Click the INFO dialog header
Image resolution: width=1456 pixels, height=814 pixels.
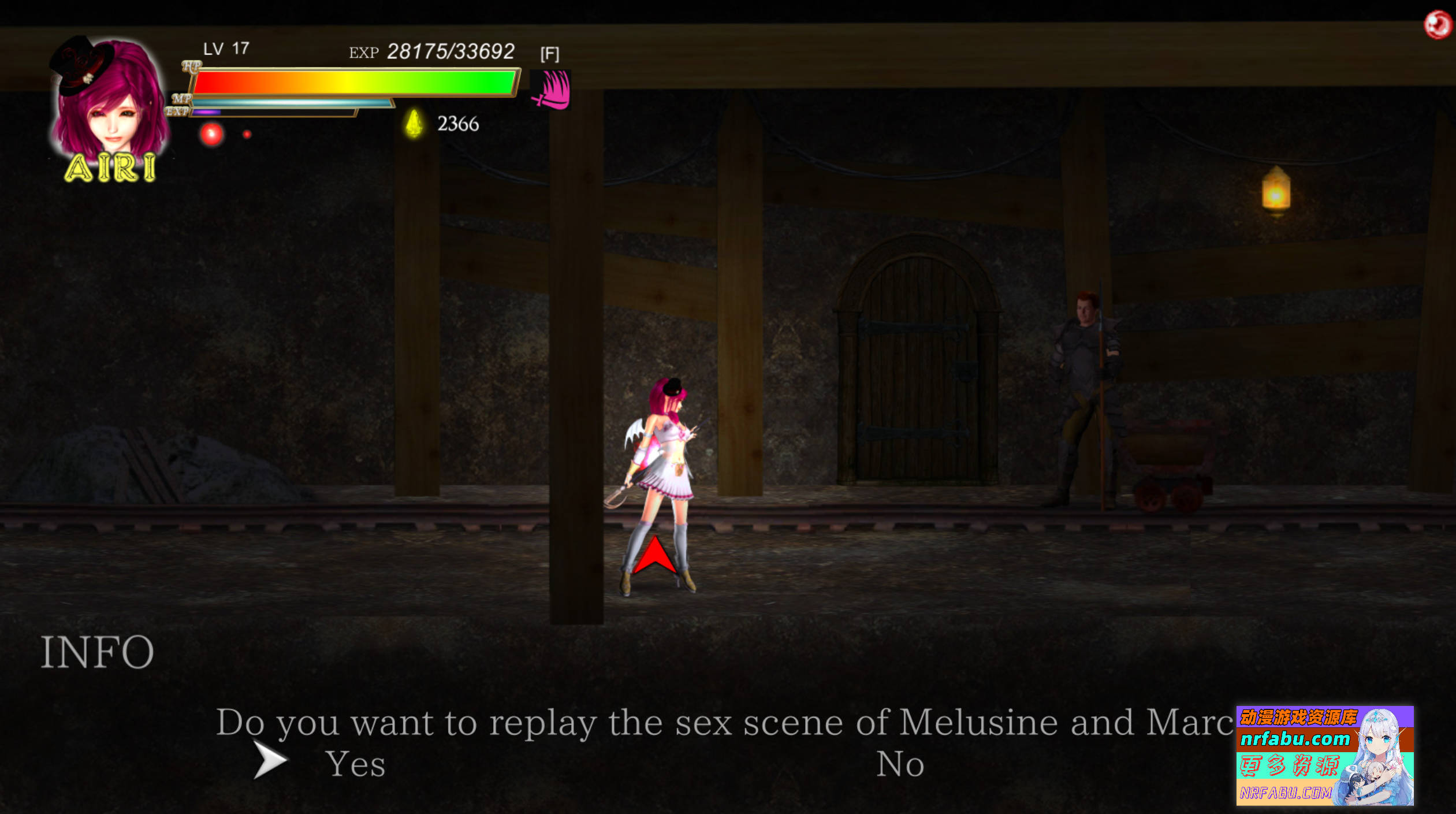(x=98, y=651)
